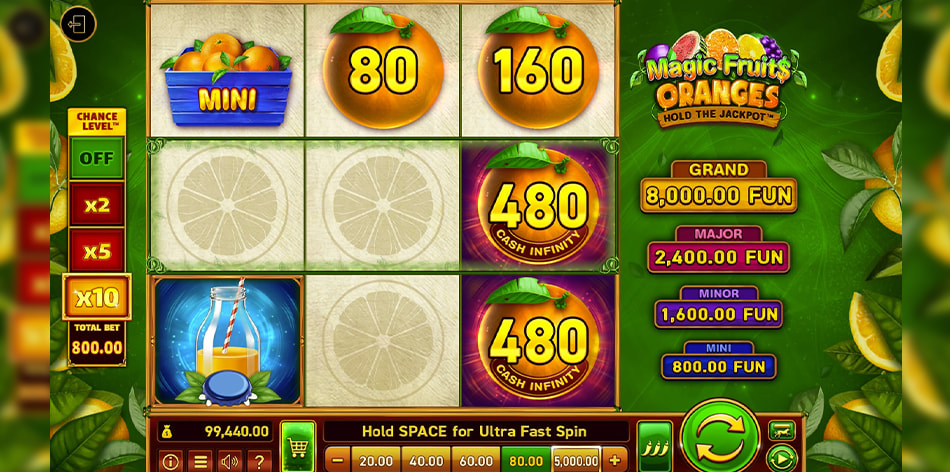Toggle the sound speaker icon
The height and width of the screenshot is (472, 950).
230,461
